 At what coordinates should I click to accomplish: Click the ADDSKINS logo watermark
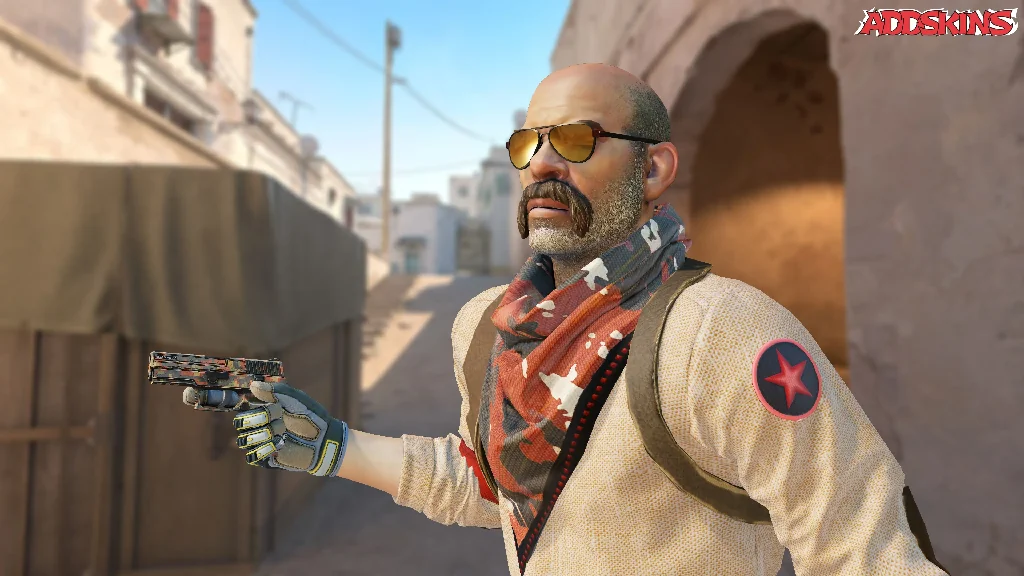[x=936, y=22]
